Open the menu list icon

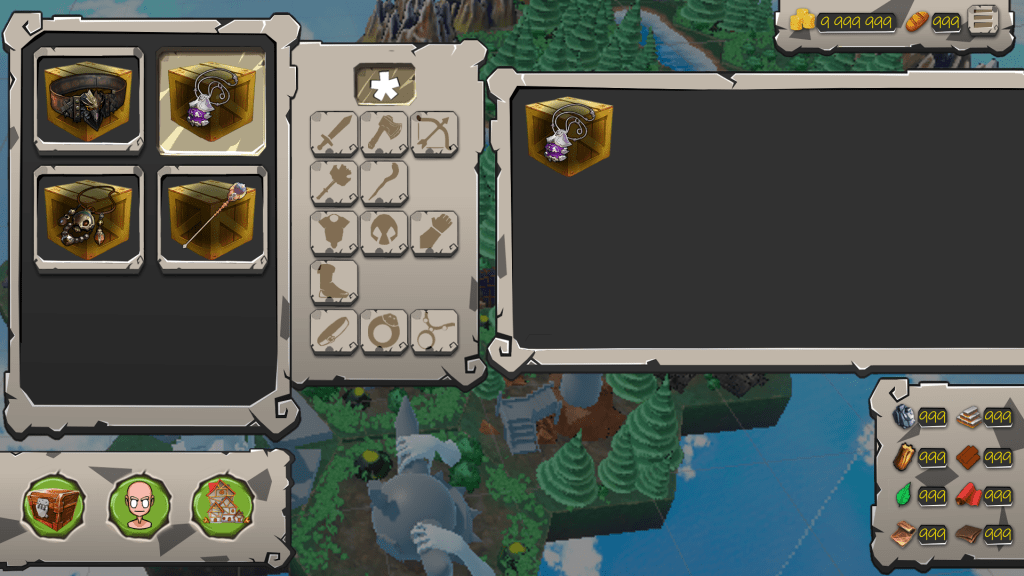point(983,20)
